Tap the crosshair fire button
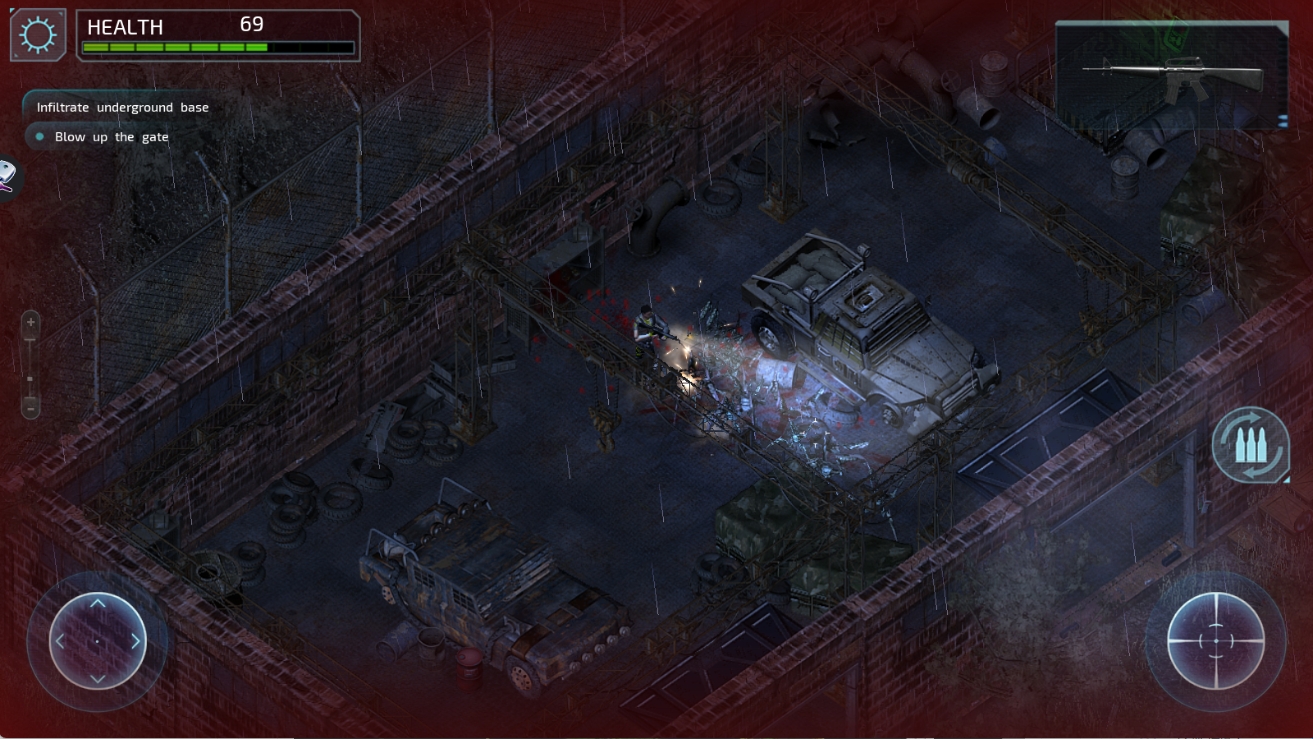The height and width of the screenshot is (739, 1313). 1216,641
